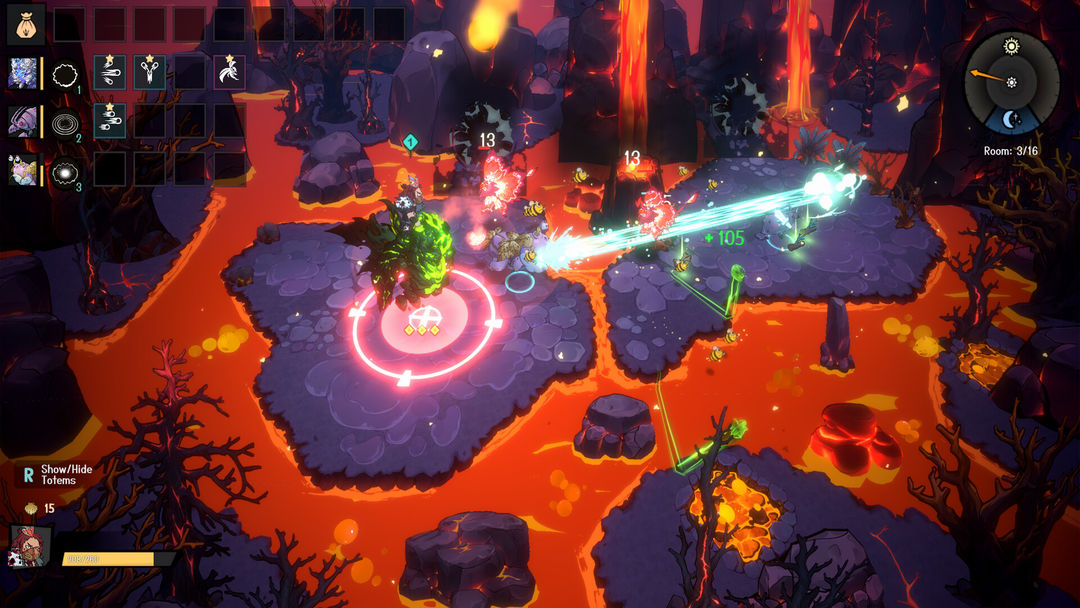Click the triple-projectile upgrade beside the insect totem

point(110,121)
